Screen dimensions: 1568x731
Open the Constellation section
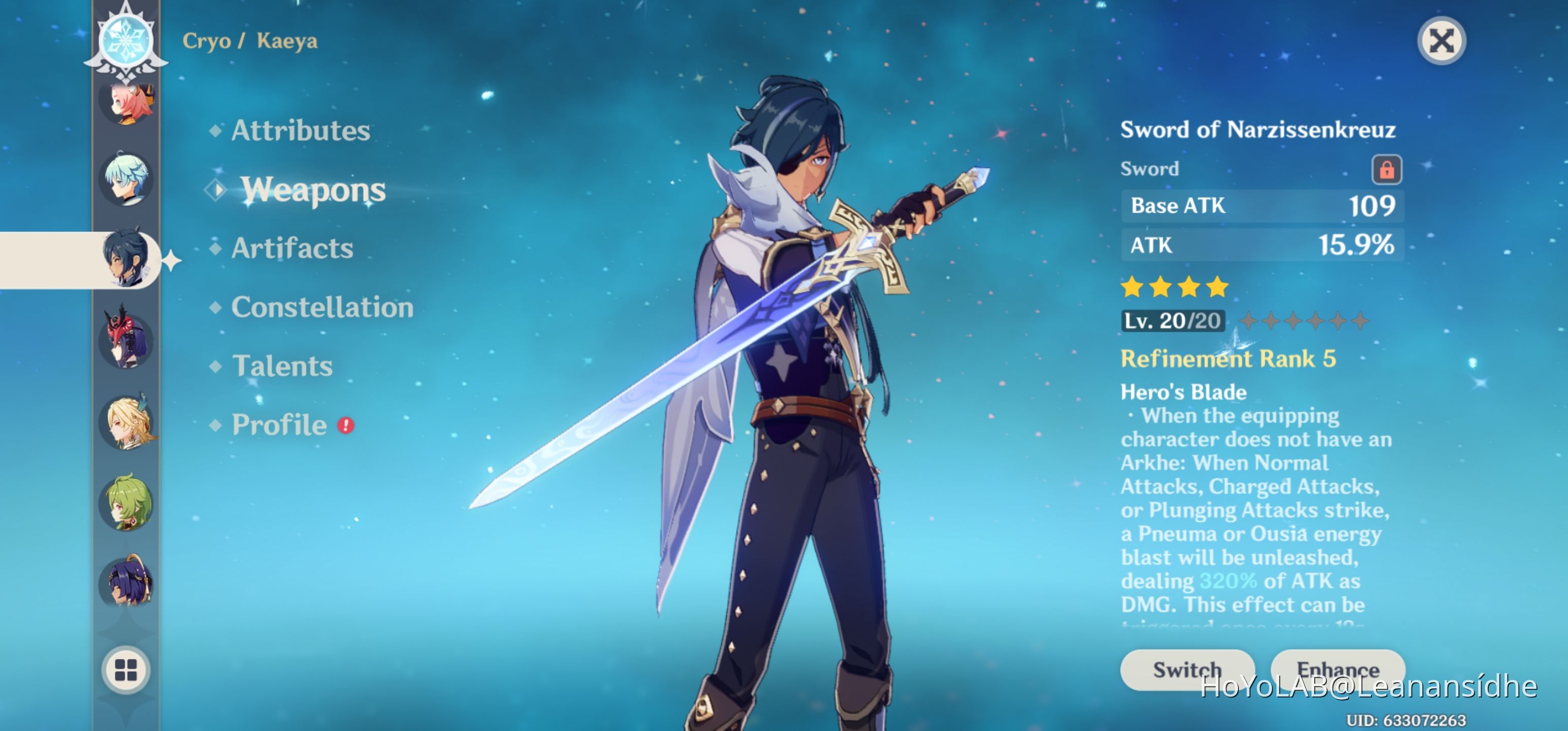322,307
